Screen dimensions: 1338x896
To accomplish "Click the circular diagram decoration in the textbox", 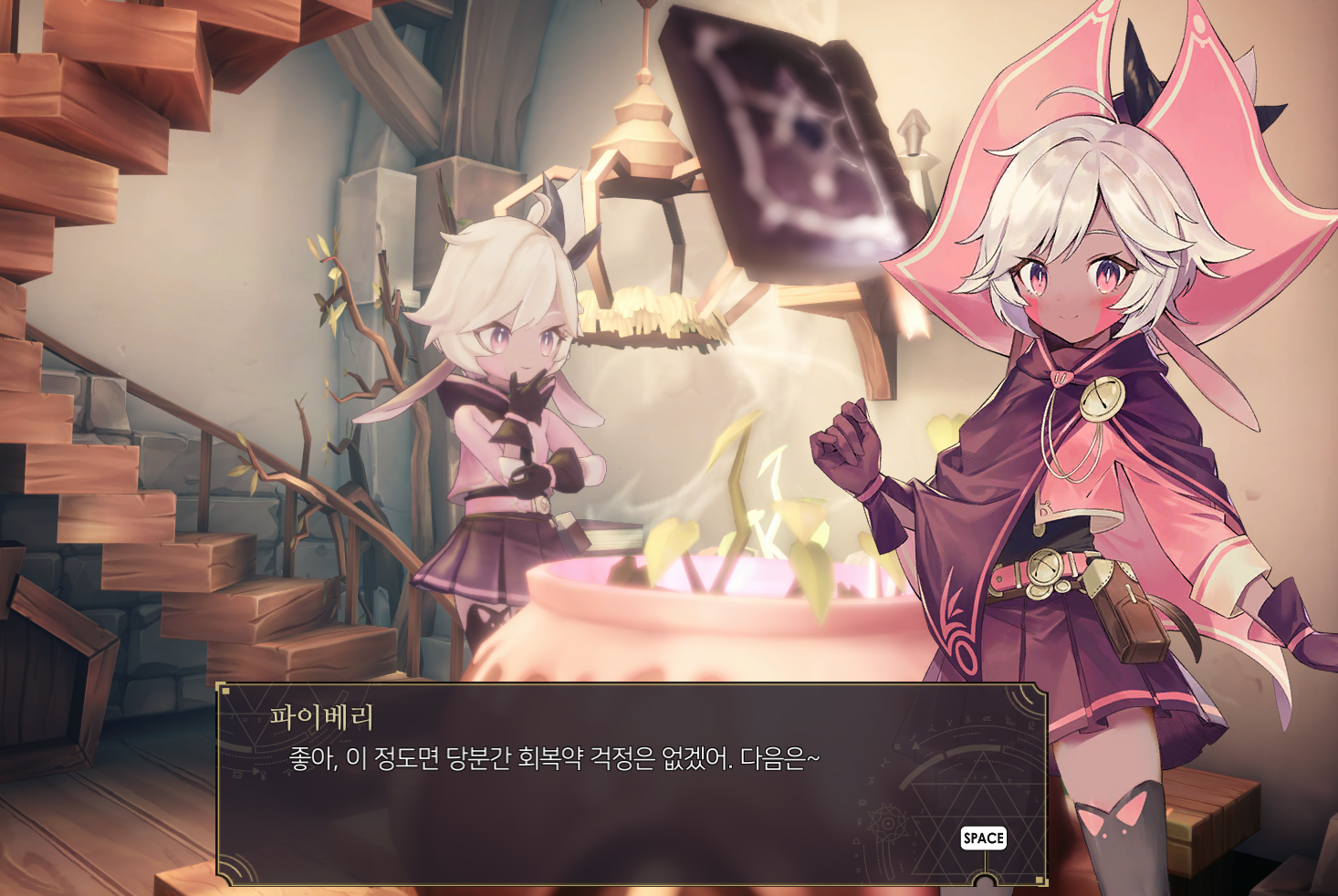I will [x=888, y=823].
